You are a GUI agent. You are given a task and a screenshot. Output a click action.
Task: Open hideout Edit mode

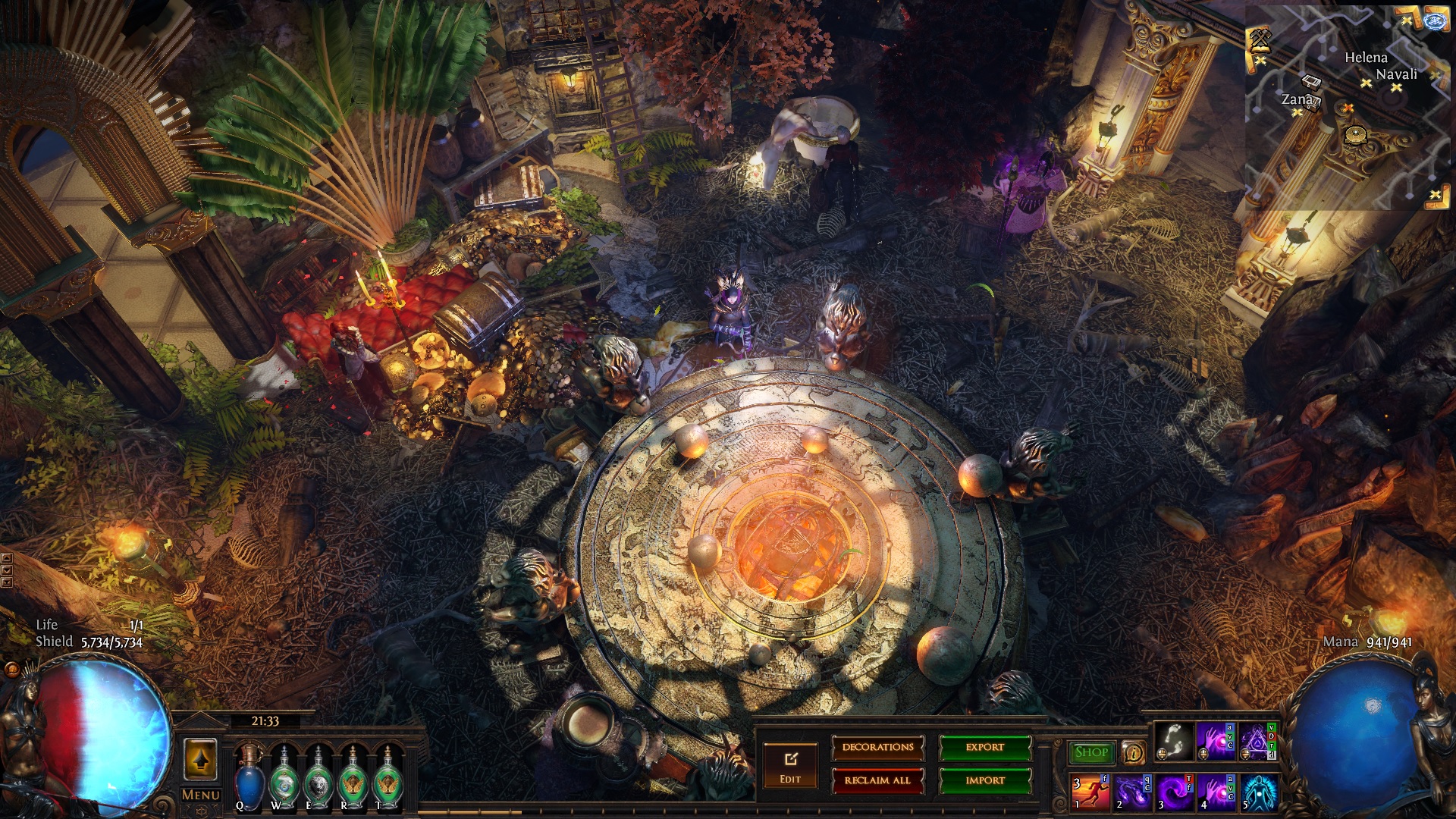click(x=790, y=766)
